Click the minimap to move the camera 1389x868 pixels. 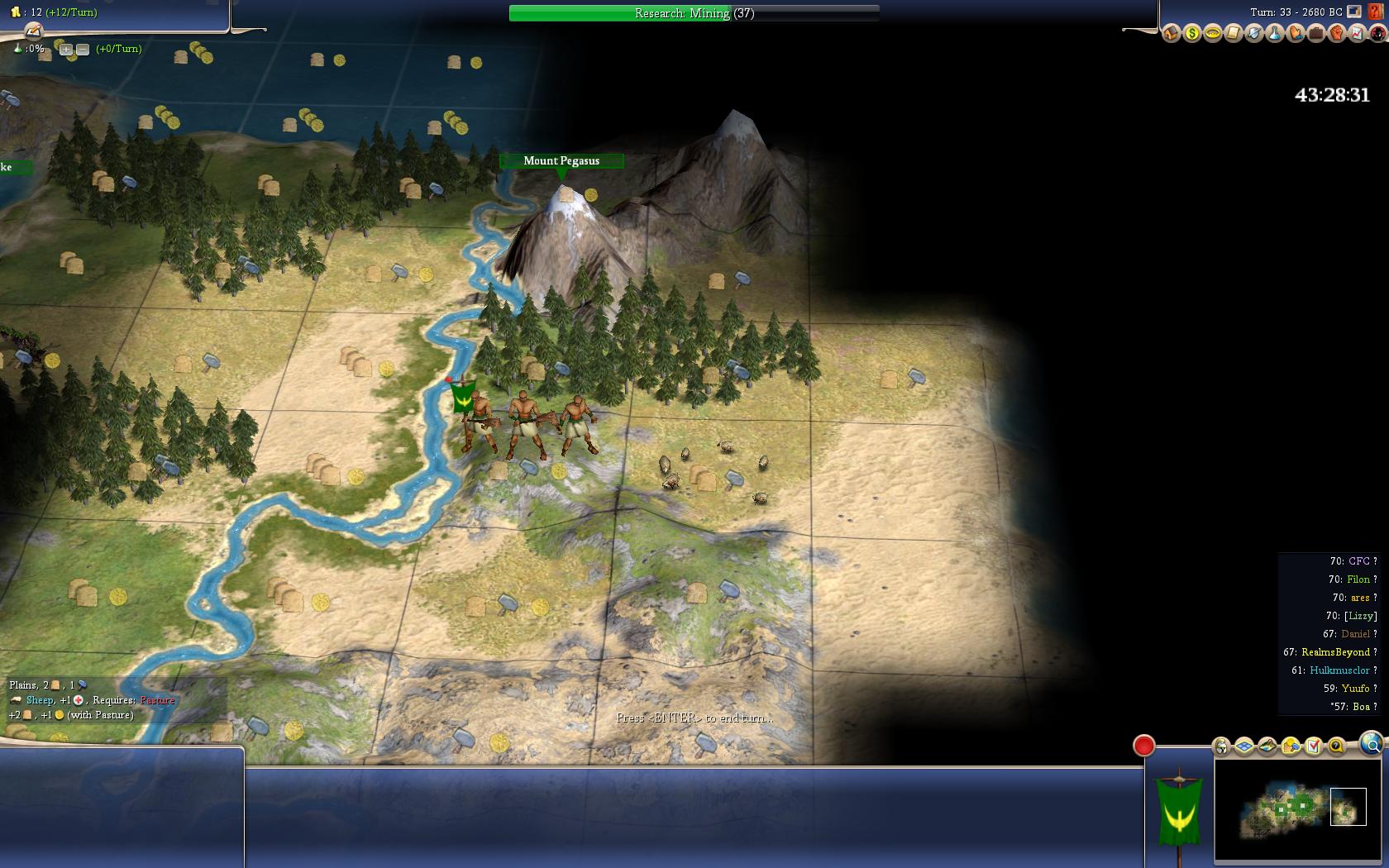click(x=1298, y=808)
